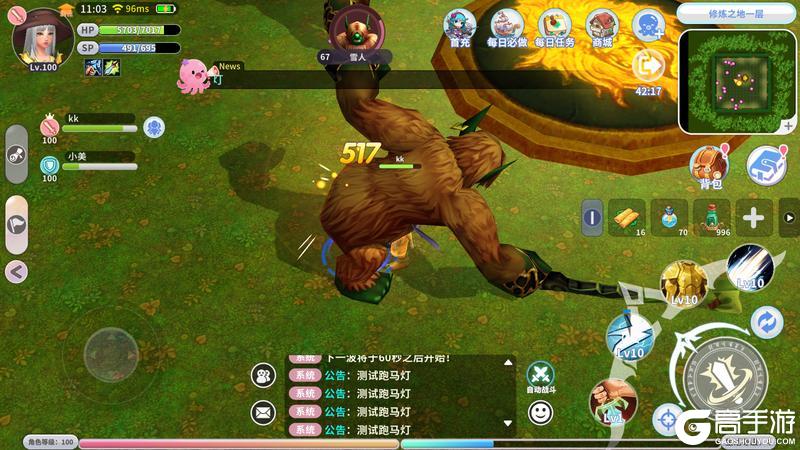Add an item with the plus slot
The width and height of the screenshot is (800, 450).
pos(752,217)
